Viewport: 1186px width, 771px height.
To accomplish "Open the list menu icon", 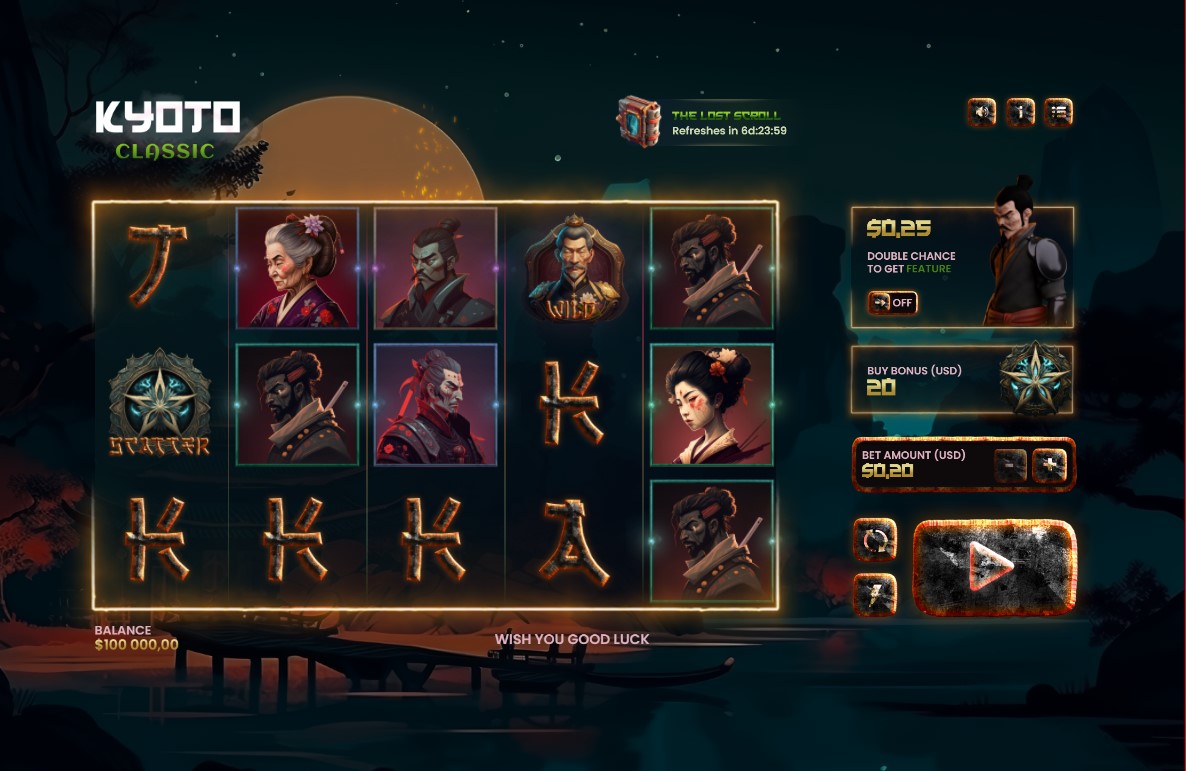I will click(1059, 112).
